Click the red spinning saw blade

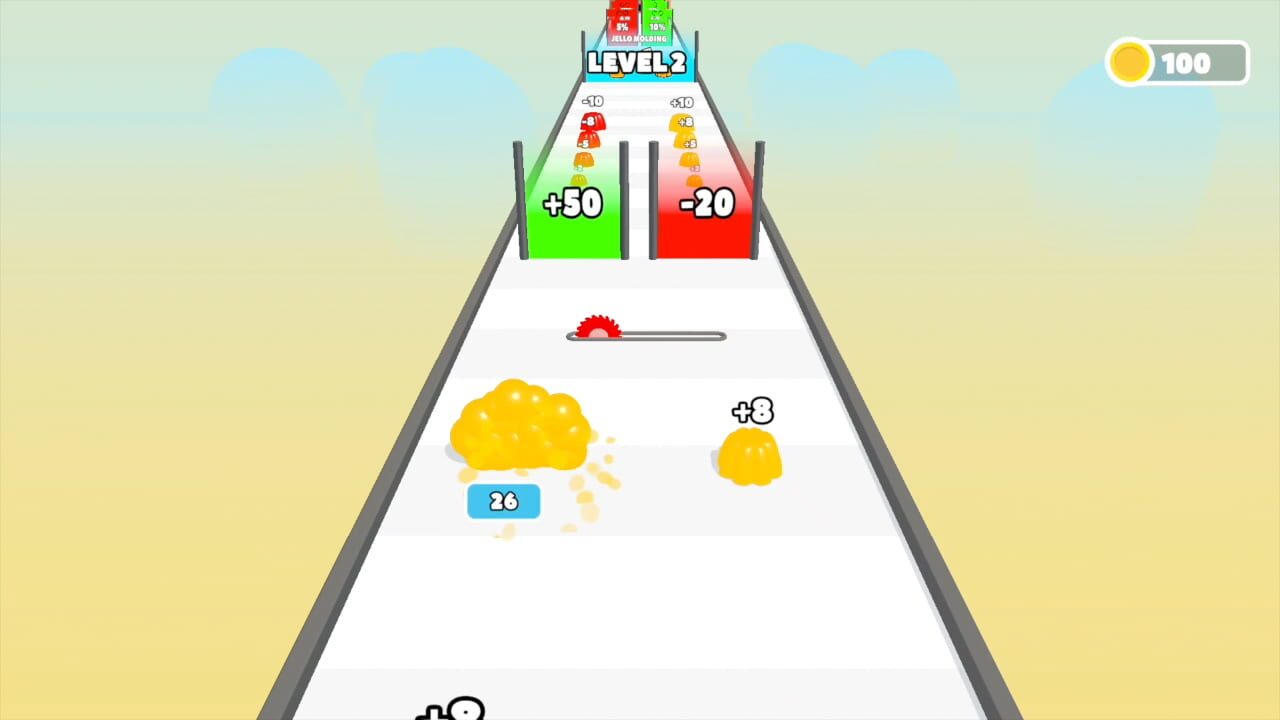[x=597, y=327]
